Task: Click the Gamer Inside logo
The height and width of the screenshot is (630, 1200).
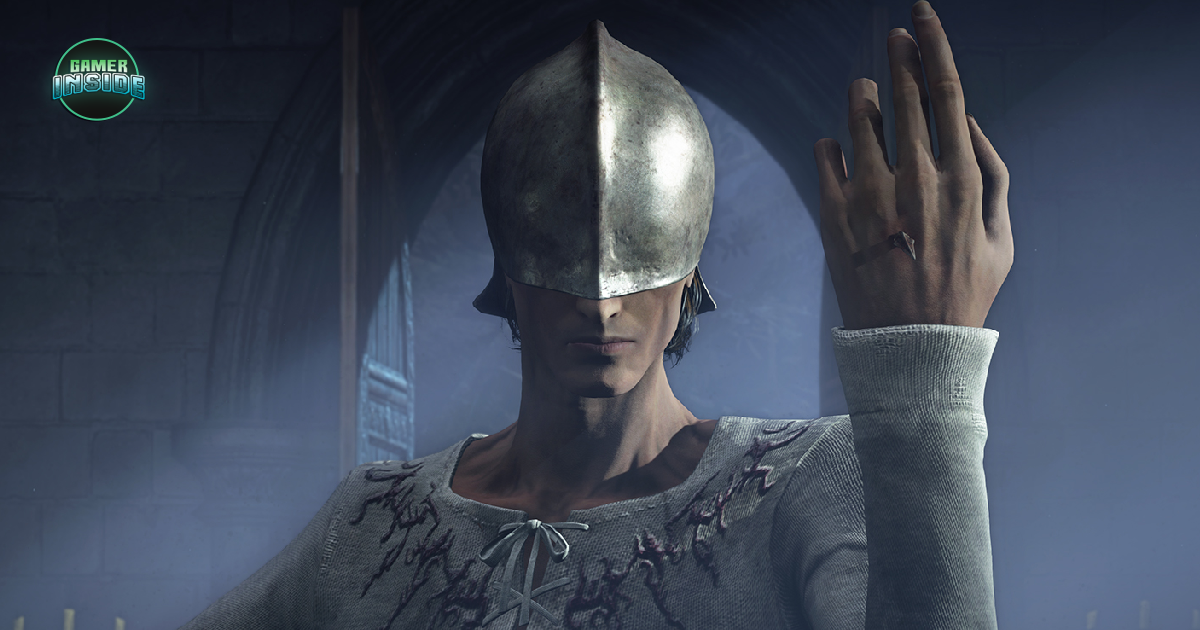Action: (x=99, y=80)
